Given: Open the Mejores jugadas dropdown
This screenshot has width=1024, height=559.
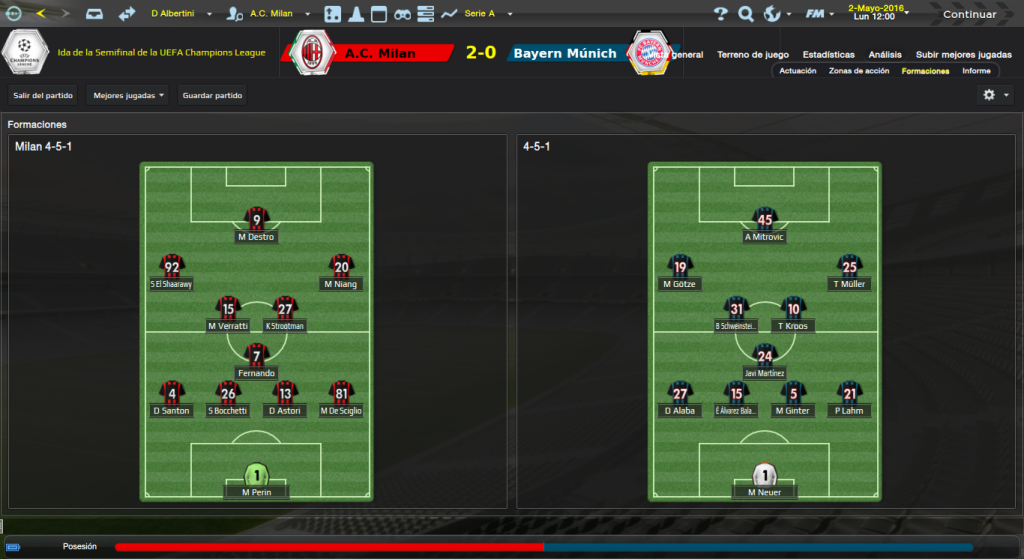Looking at the screenshot, I should pos(128,96).
